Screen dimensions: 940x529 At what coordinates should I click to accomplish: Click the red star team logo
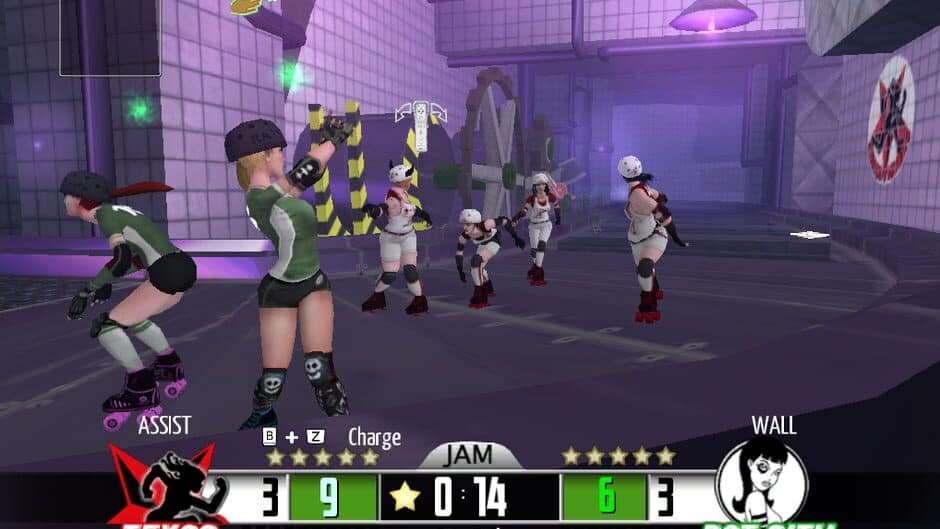(x=166, y=490)
